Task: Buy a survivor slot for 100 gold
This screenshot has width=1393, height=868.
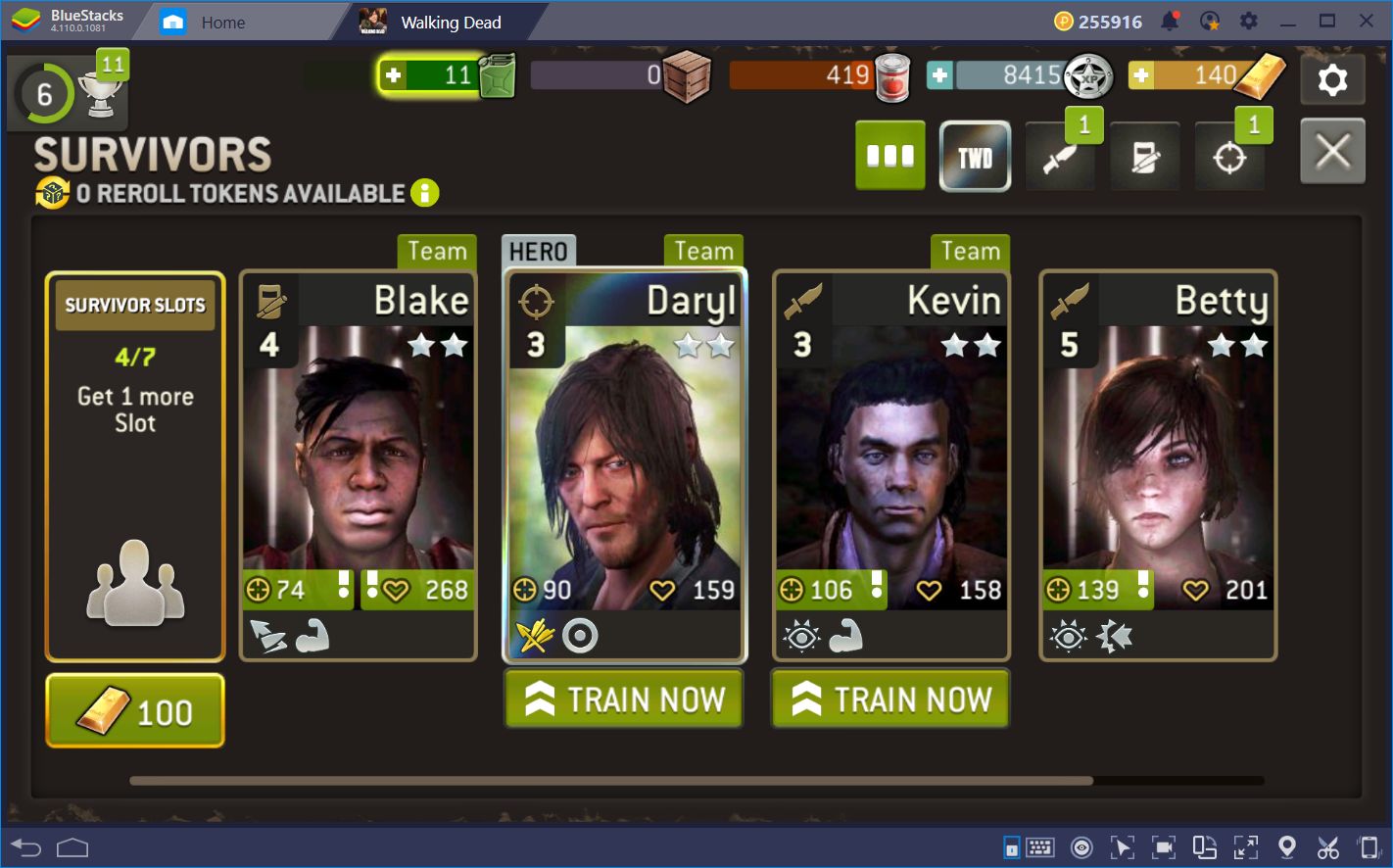Action: 135,712
